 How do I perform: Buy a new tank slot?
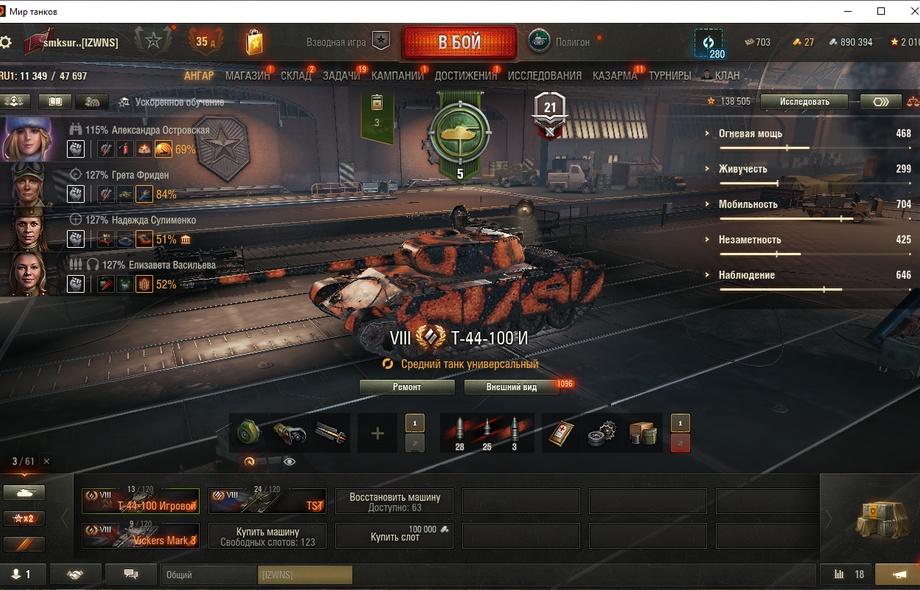[394, 536]
